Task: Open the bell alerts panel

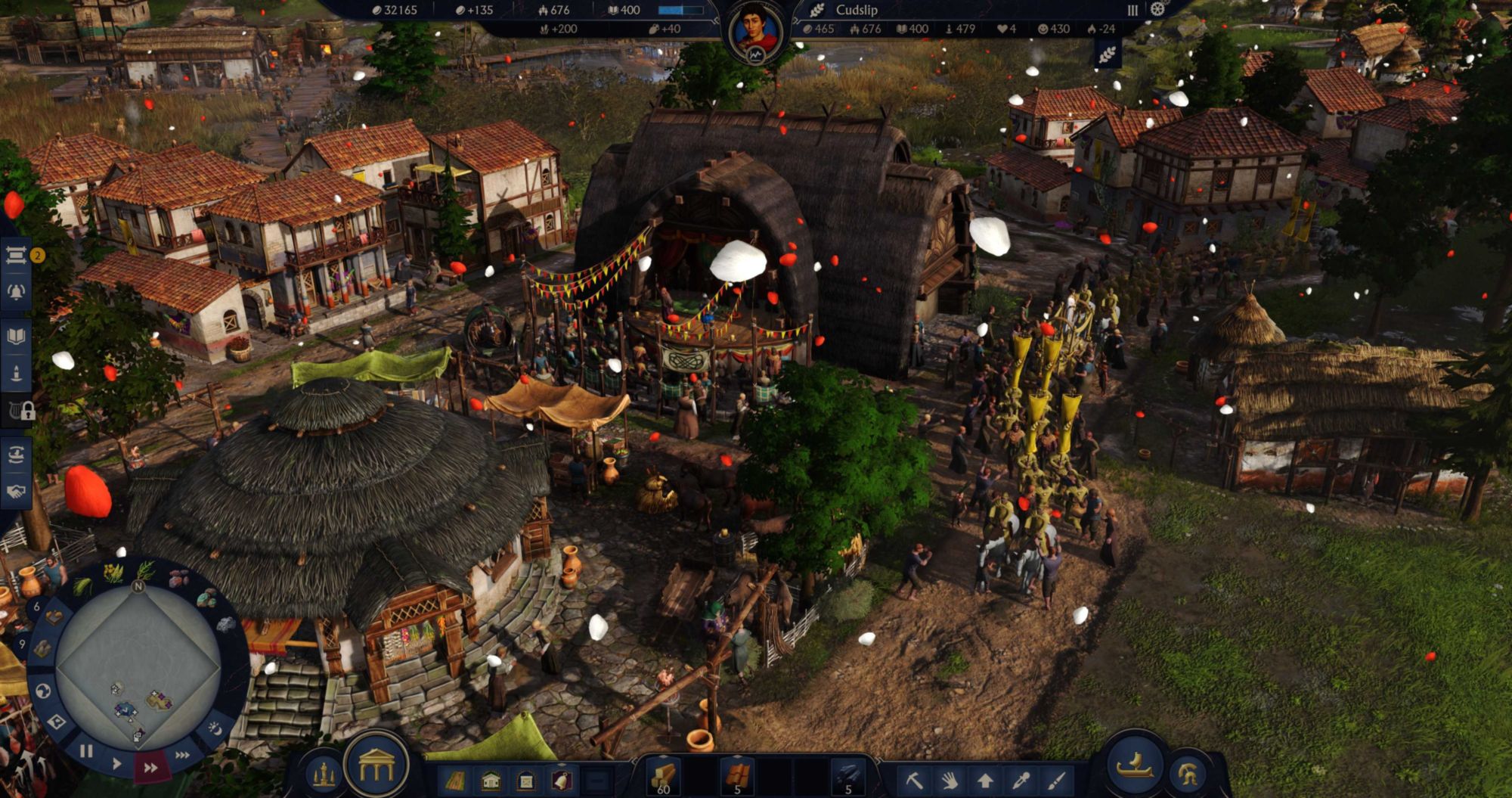Action: (17, 292)
